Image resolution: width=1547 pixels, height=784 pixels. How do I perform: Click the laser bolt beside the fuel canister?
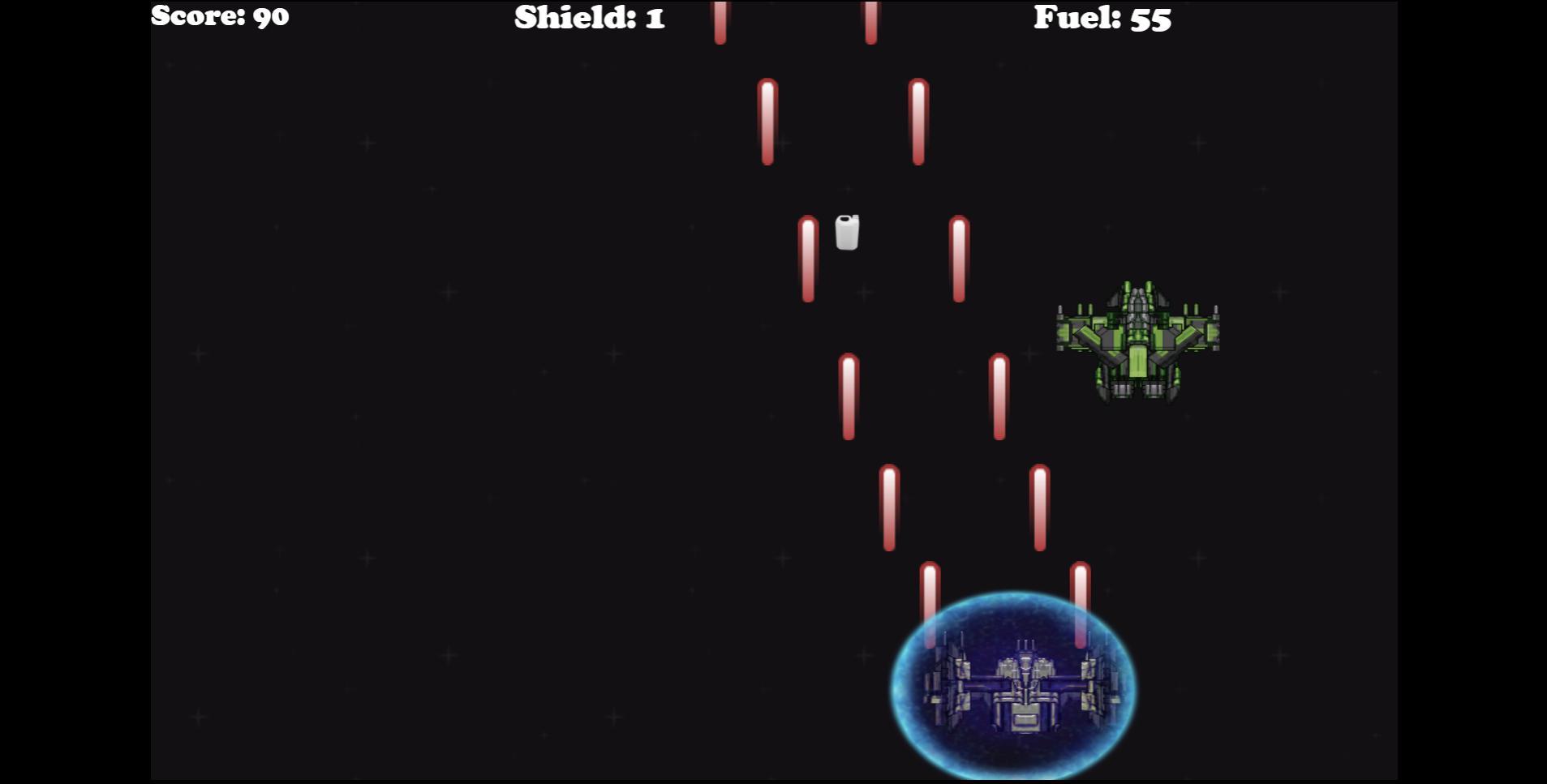808,259
